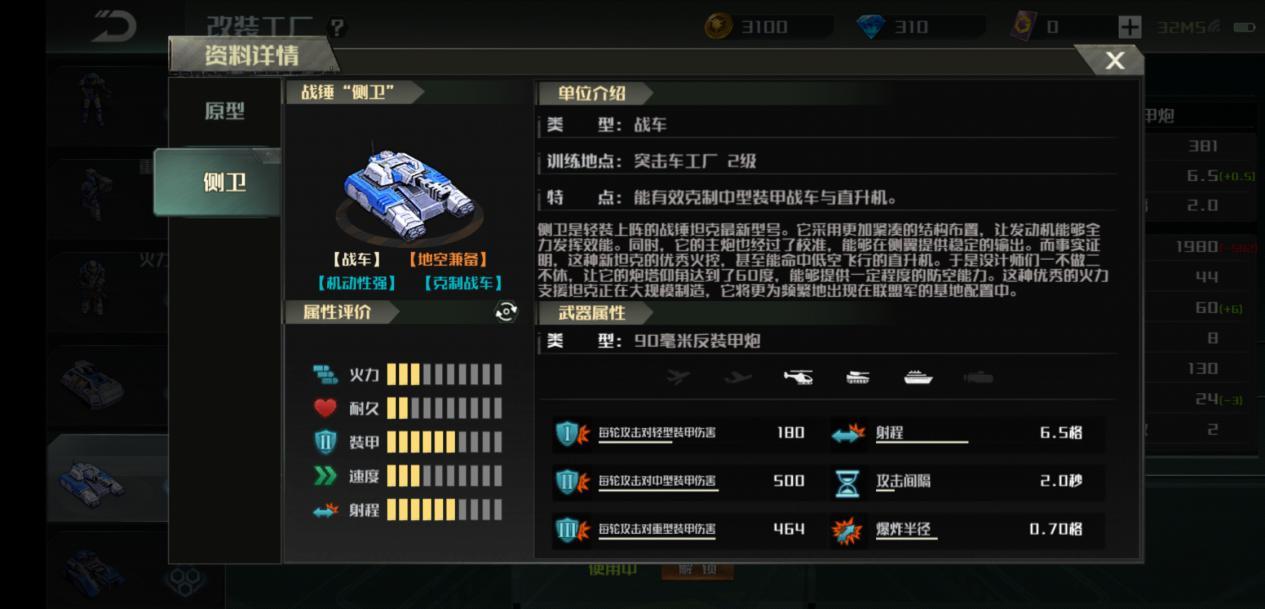Viewport: 1265px width, 609px height.
Task: Add more currency with the plus button
Action: tap(1129, 27)
